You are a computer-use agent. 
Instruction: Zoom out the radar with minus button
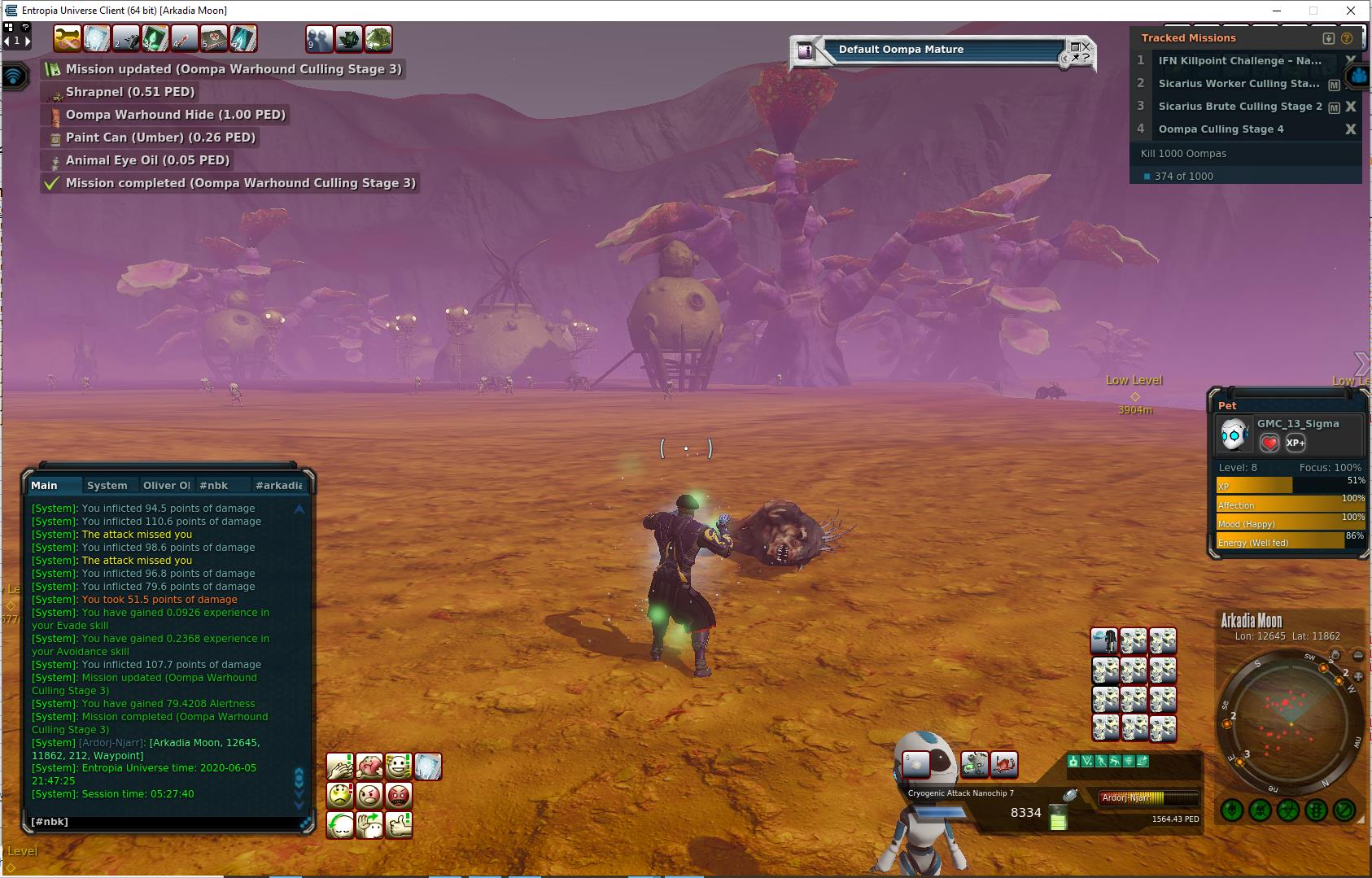click(1358, 655)
